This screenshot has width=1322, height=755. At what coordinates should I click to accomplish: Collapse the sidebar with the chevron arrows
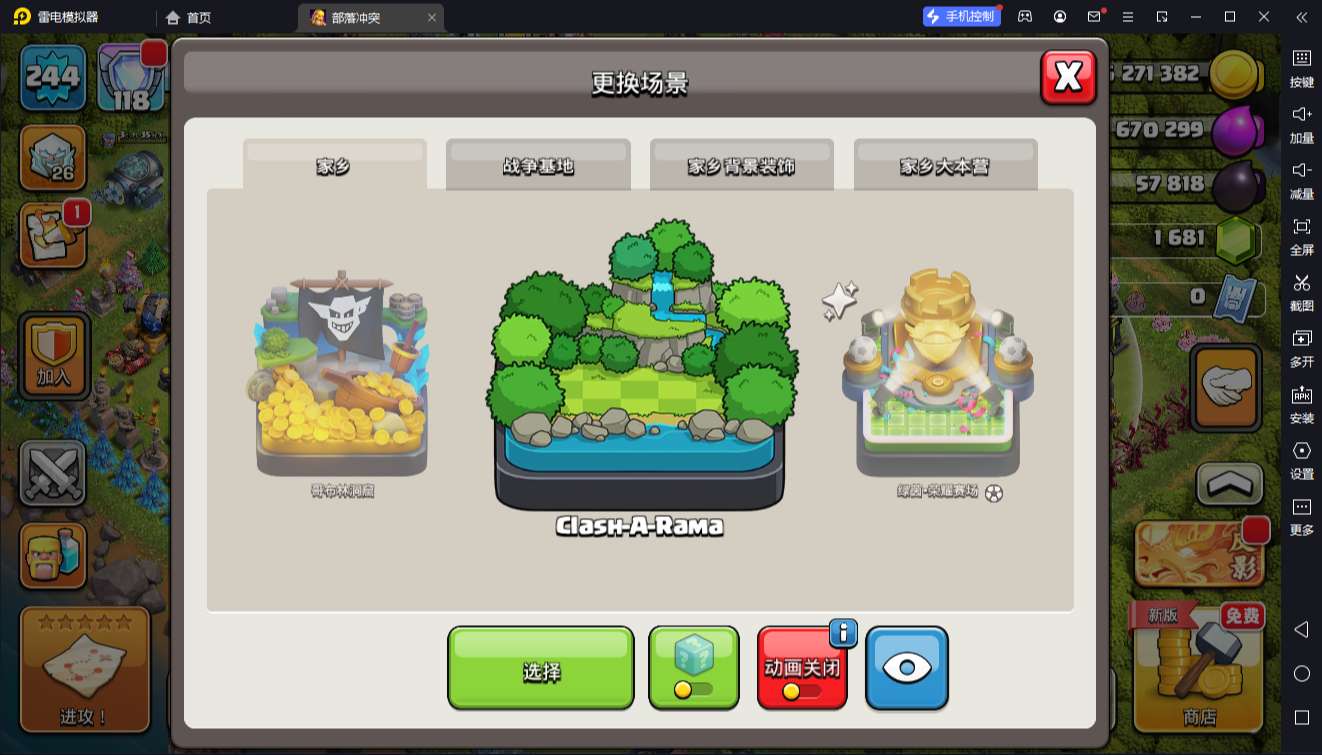pyautogui.click(x=1301, y=16)
